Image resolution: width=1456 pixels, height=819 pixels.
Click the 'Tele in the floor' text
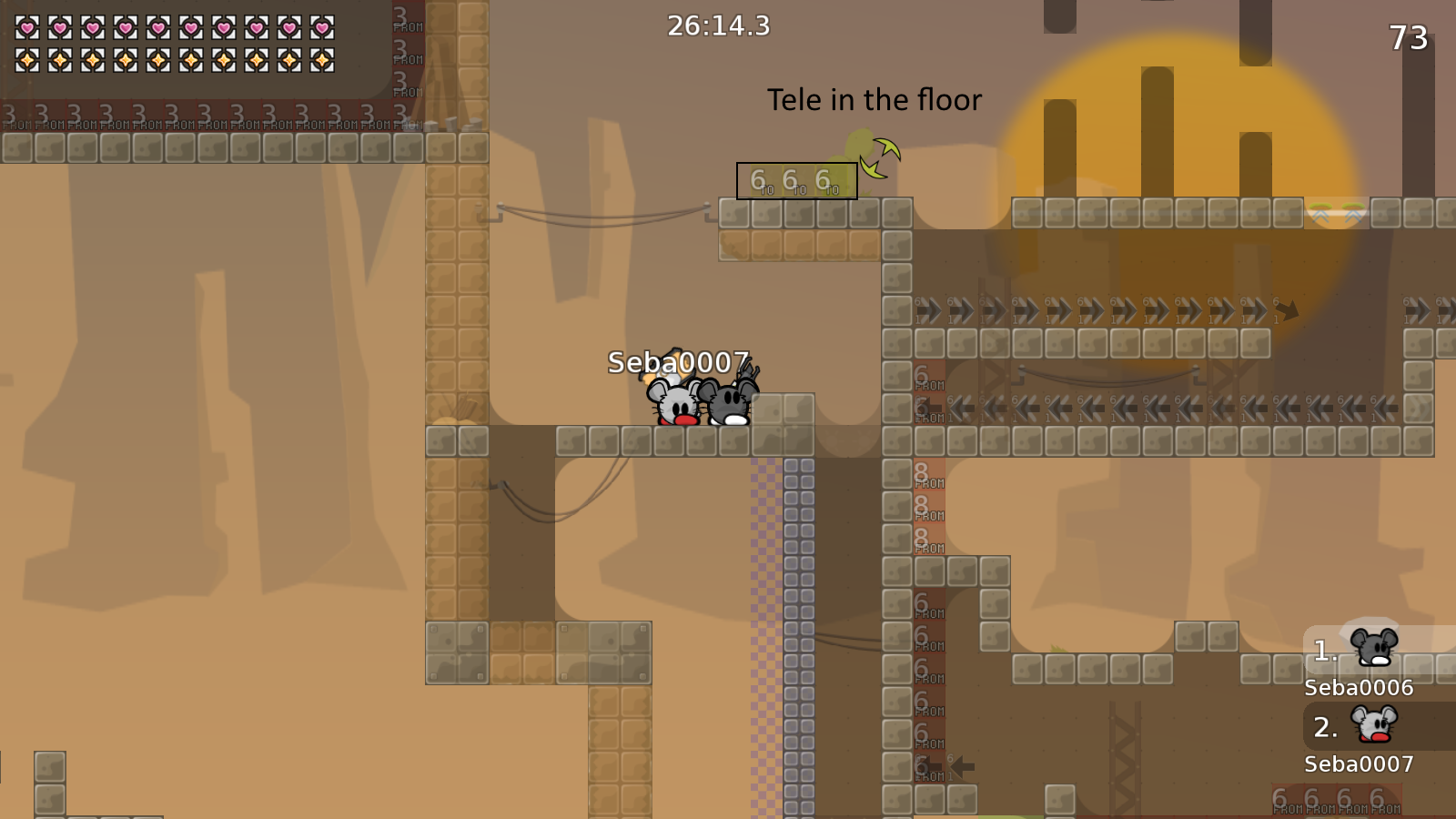point(875,100)
